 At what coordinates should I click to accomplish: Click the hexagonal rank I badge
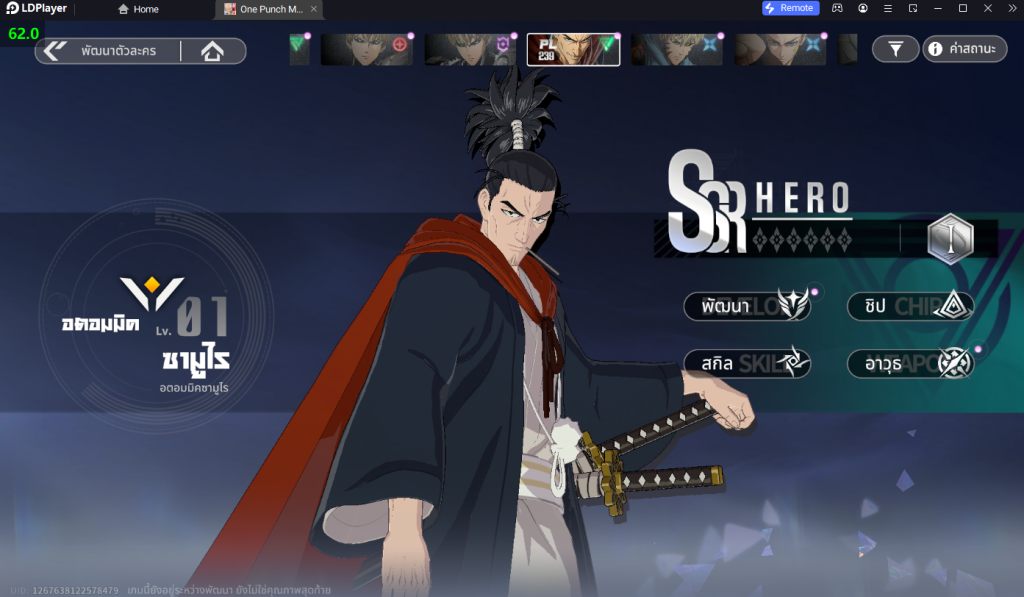tap(949, 239)
